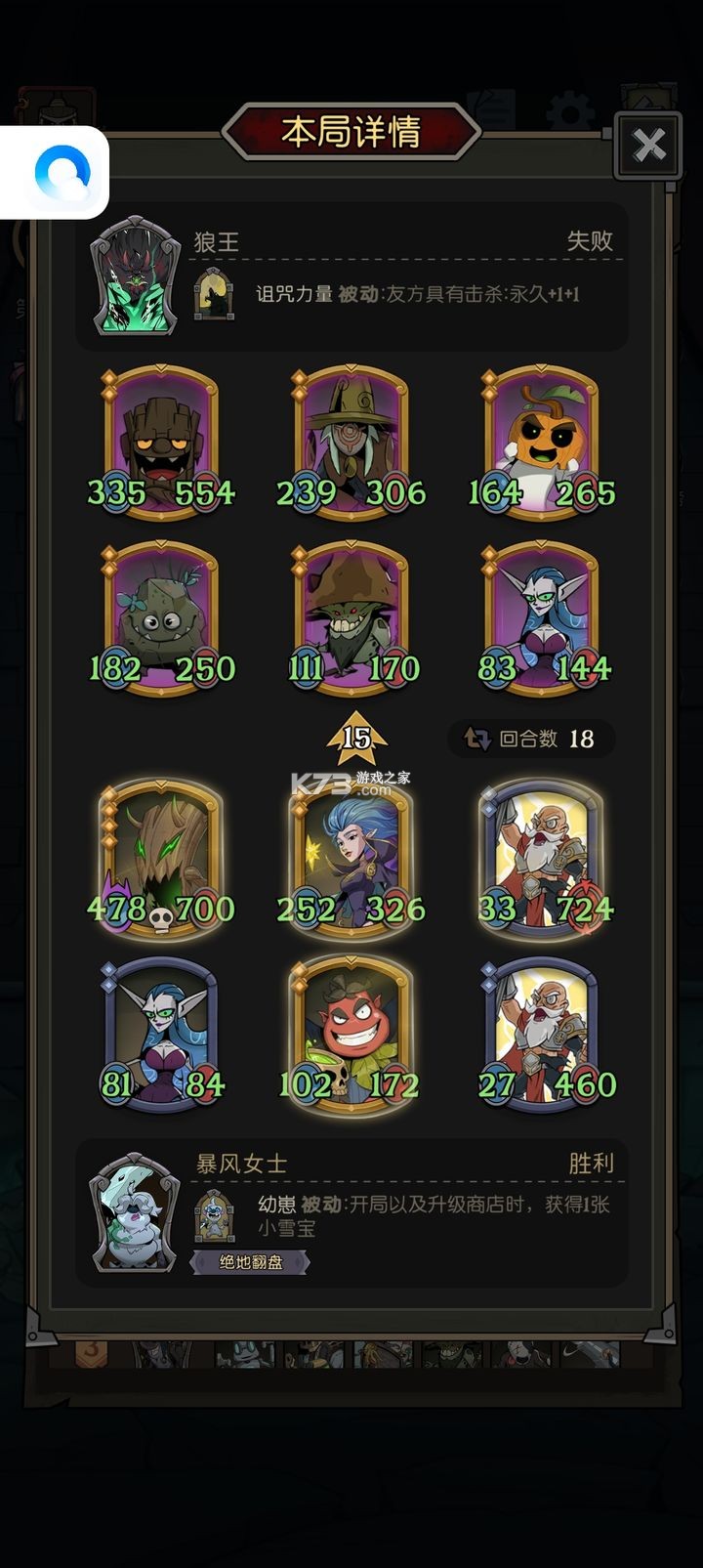Viewport: 703px width, 1568px height.
Task: Select the 83/144 blue-haired elf card
Action: 542,617
